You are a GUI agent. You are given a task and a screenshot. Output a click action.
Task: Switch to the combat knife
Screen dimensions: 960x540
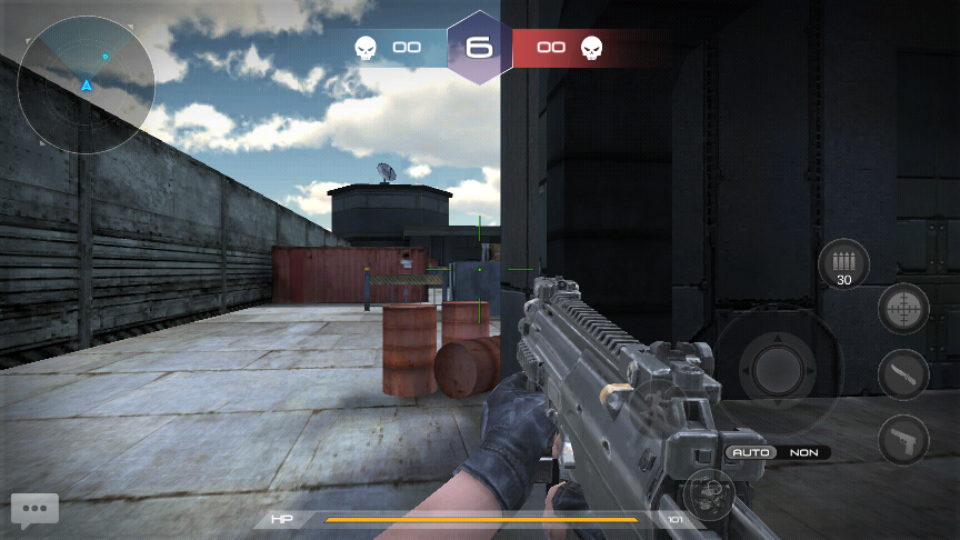903,375
